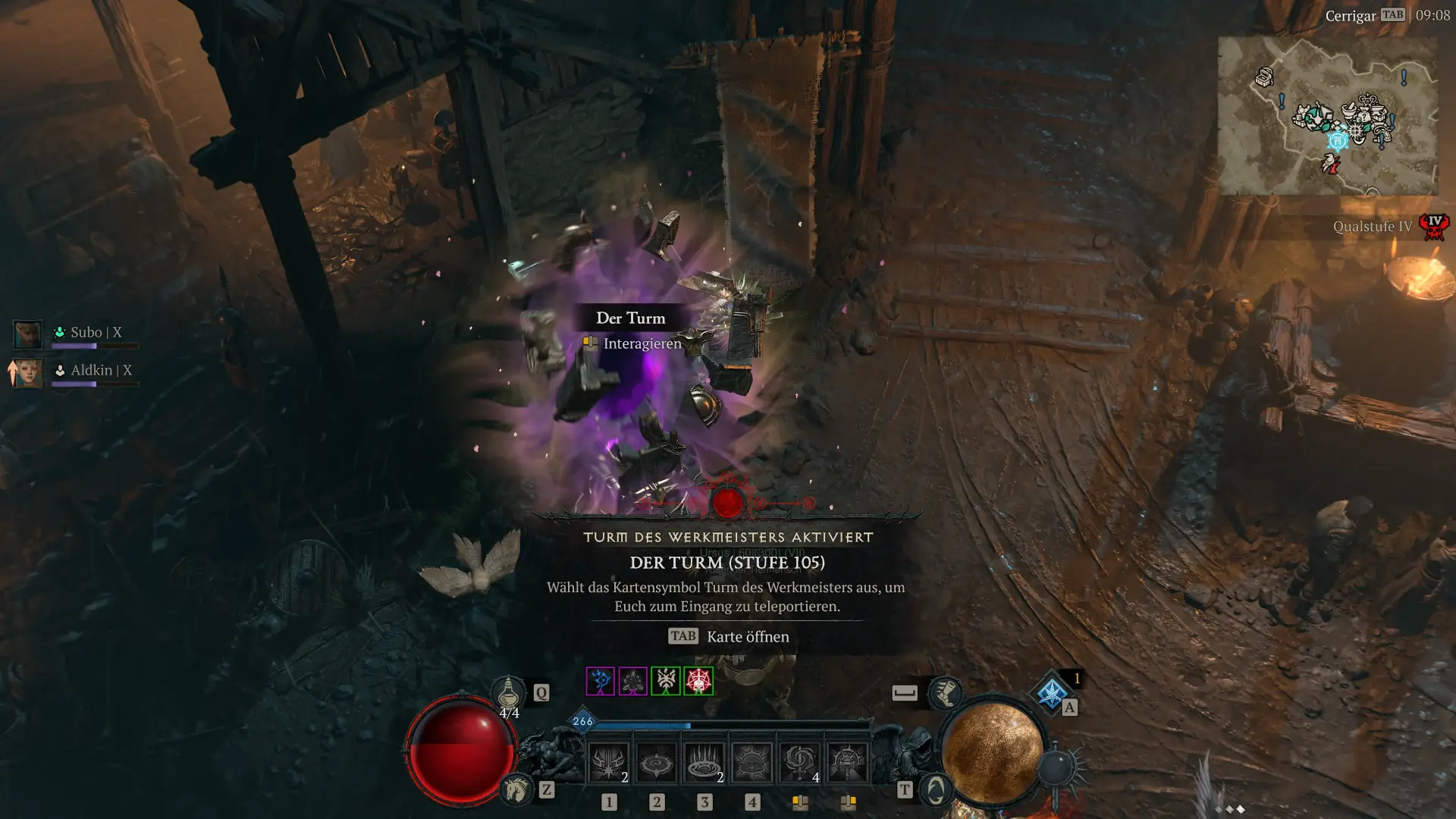Viewport: 1456px width, 819px height.
Task: Click the purple buff icon above the skill bar
Action: coord(600,680)
